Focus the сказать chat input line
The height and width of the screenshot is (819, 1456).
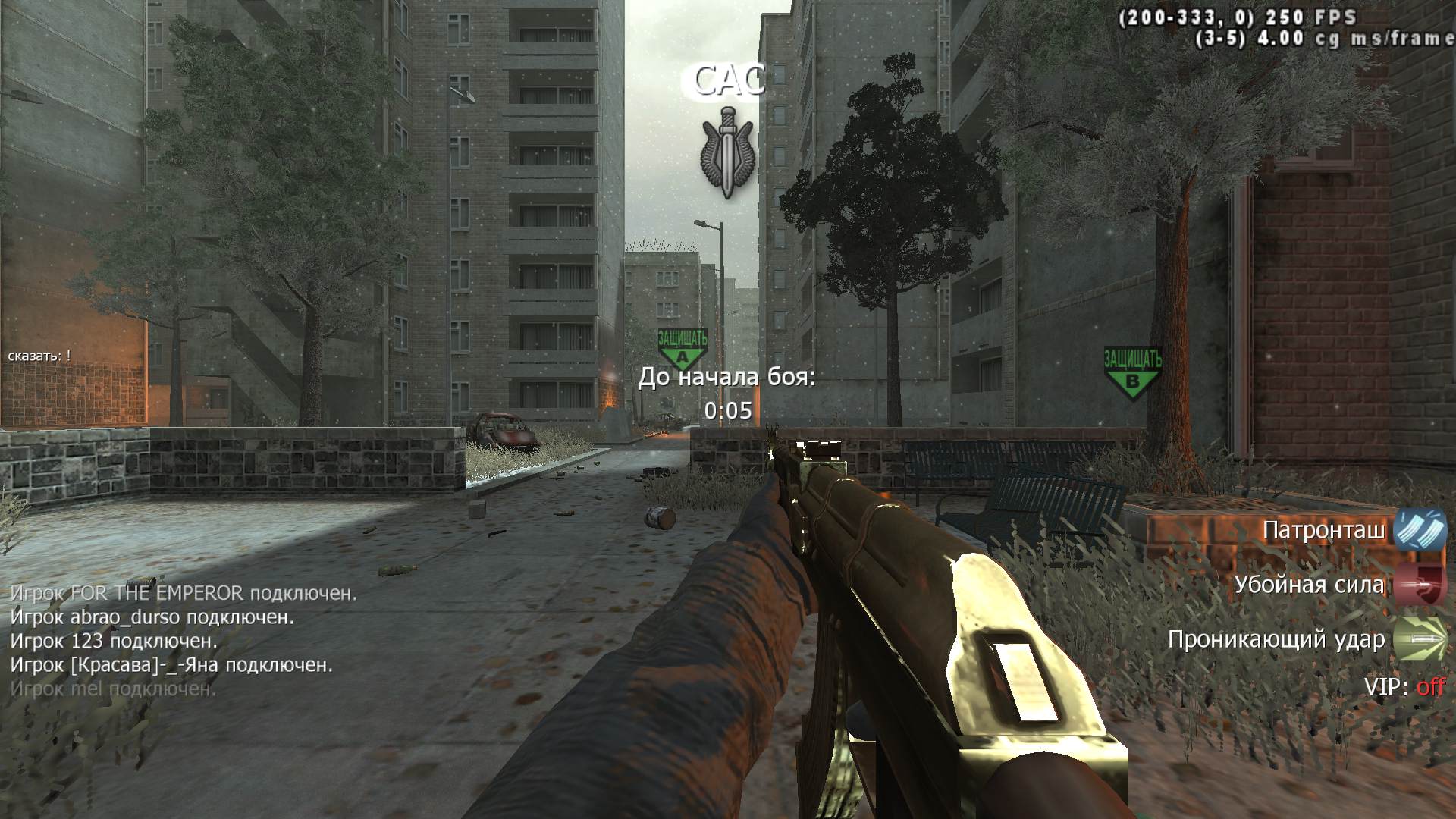[x=39, y=355]
